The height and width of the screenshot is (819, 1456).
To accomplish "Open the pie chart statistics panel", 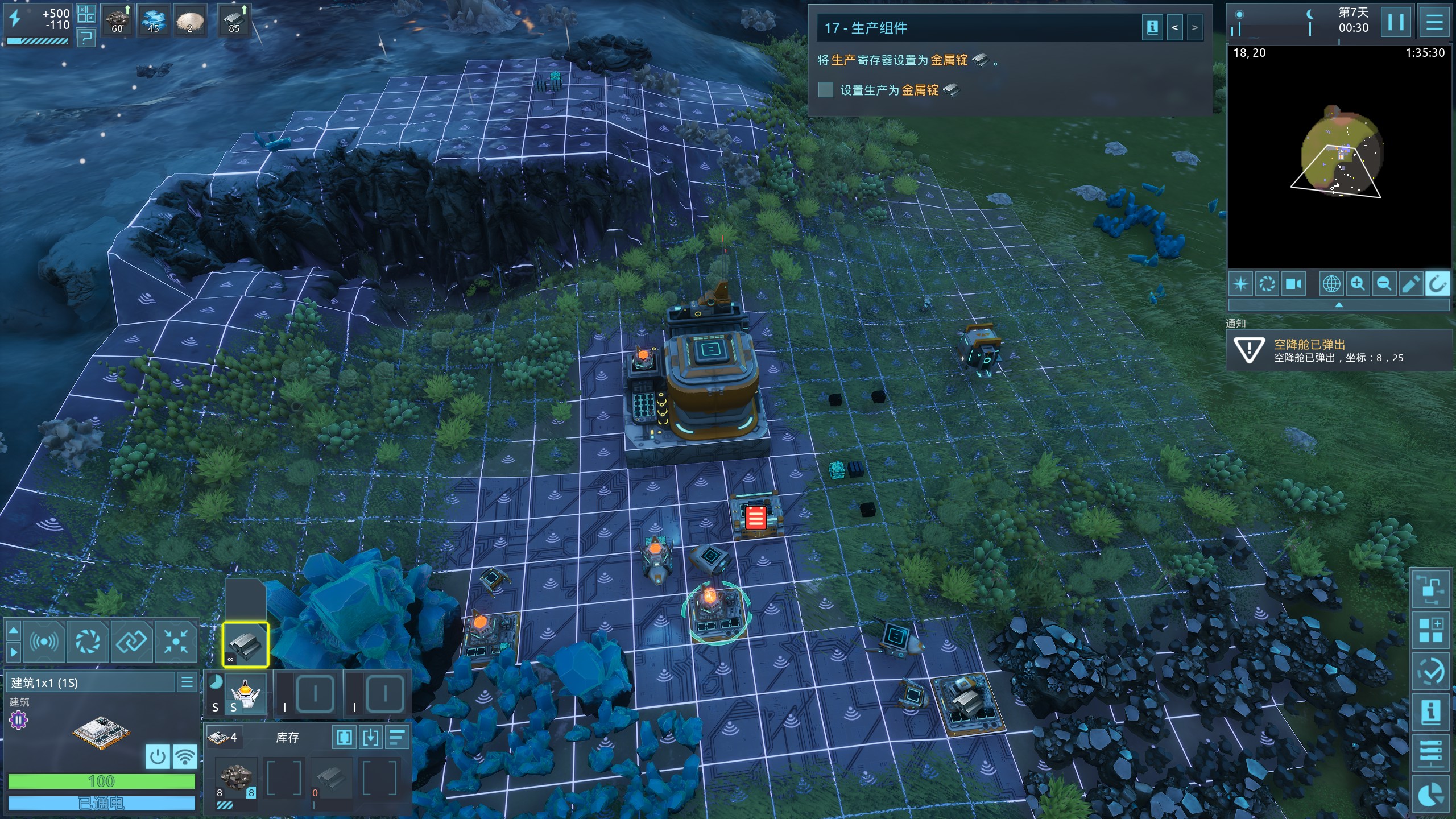I will click(1431, 796).
